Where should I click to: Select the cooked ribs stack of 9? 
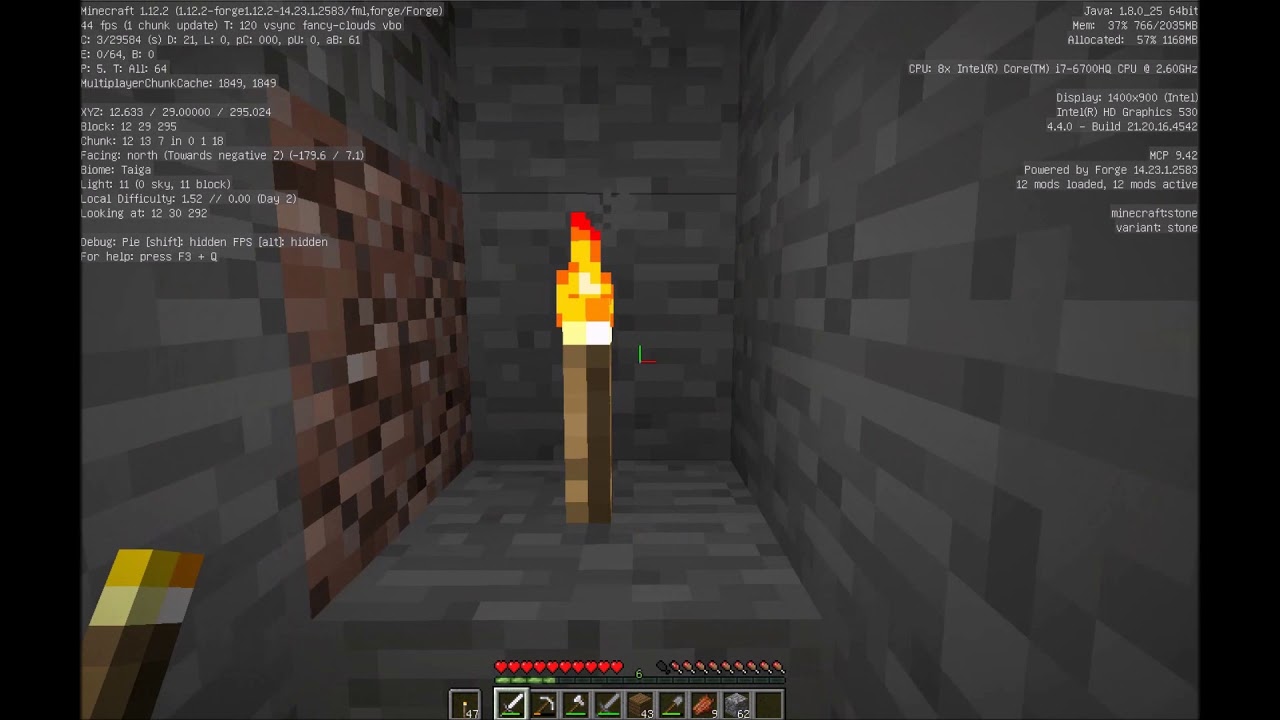pos(703,703)
